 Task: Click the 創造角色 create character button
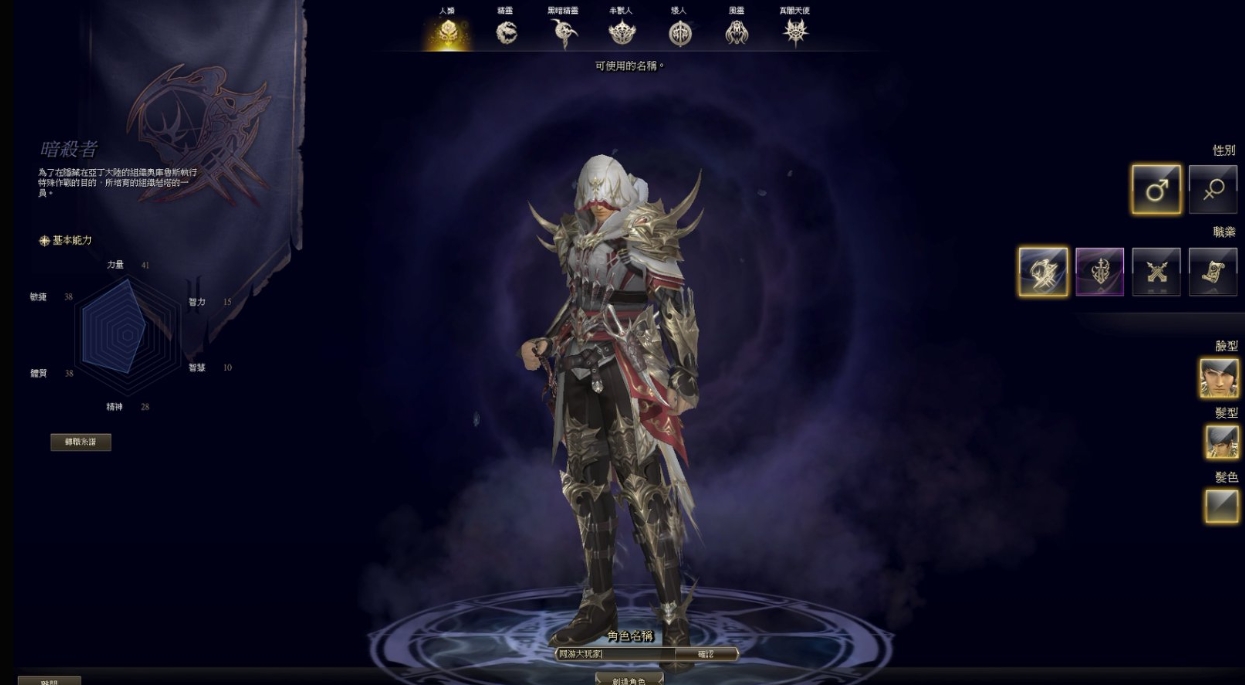[x=629, y=679]
